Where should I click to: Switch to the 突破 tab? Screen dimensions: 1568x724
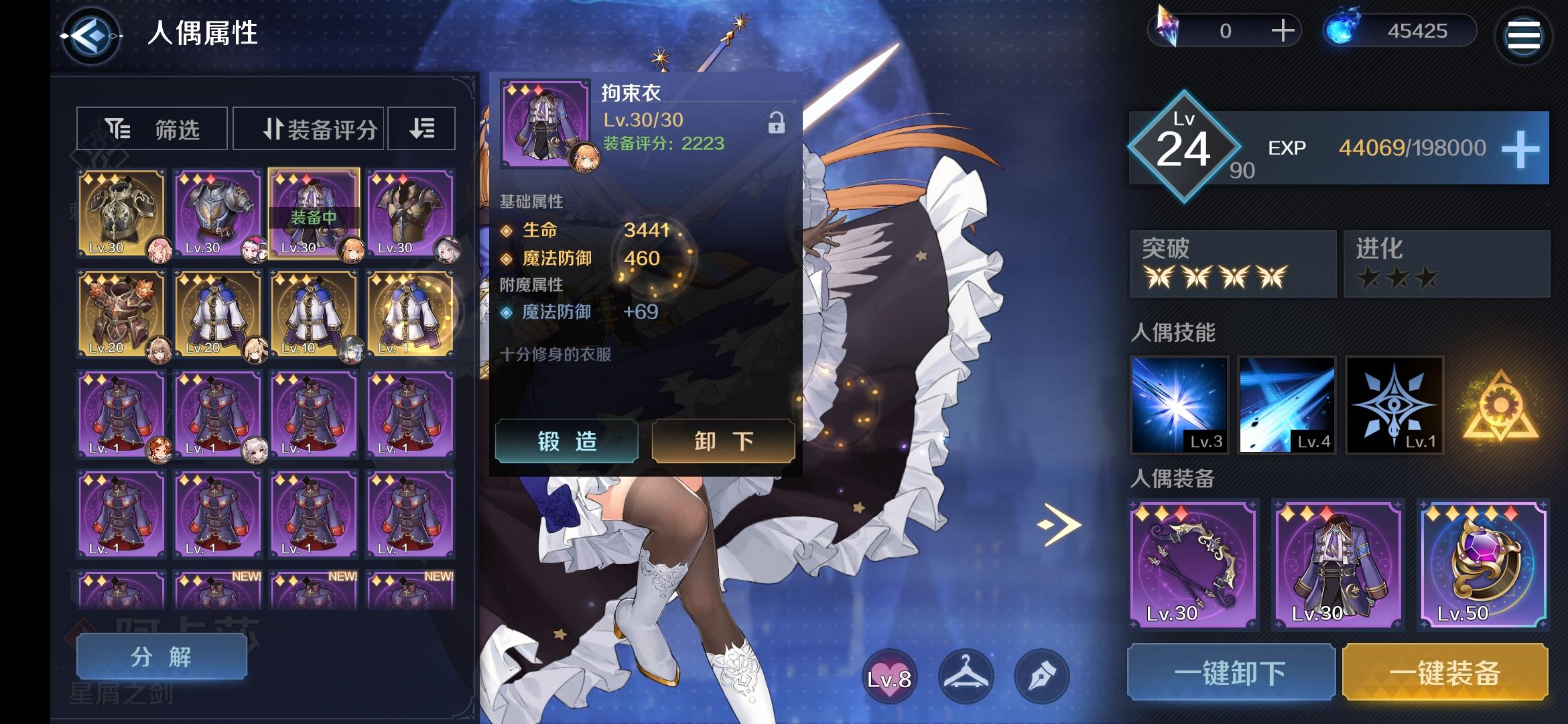tap(1232, 263)
